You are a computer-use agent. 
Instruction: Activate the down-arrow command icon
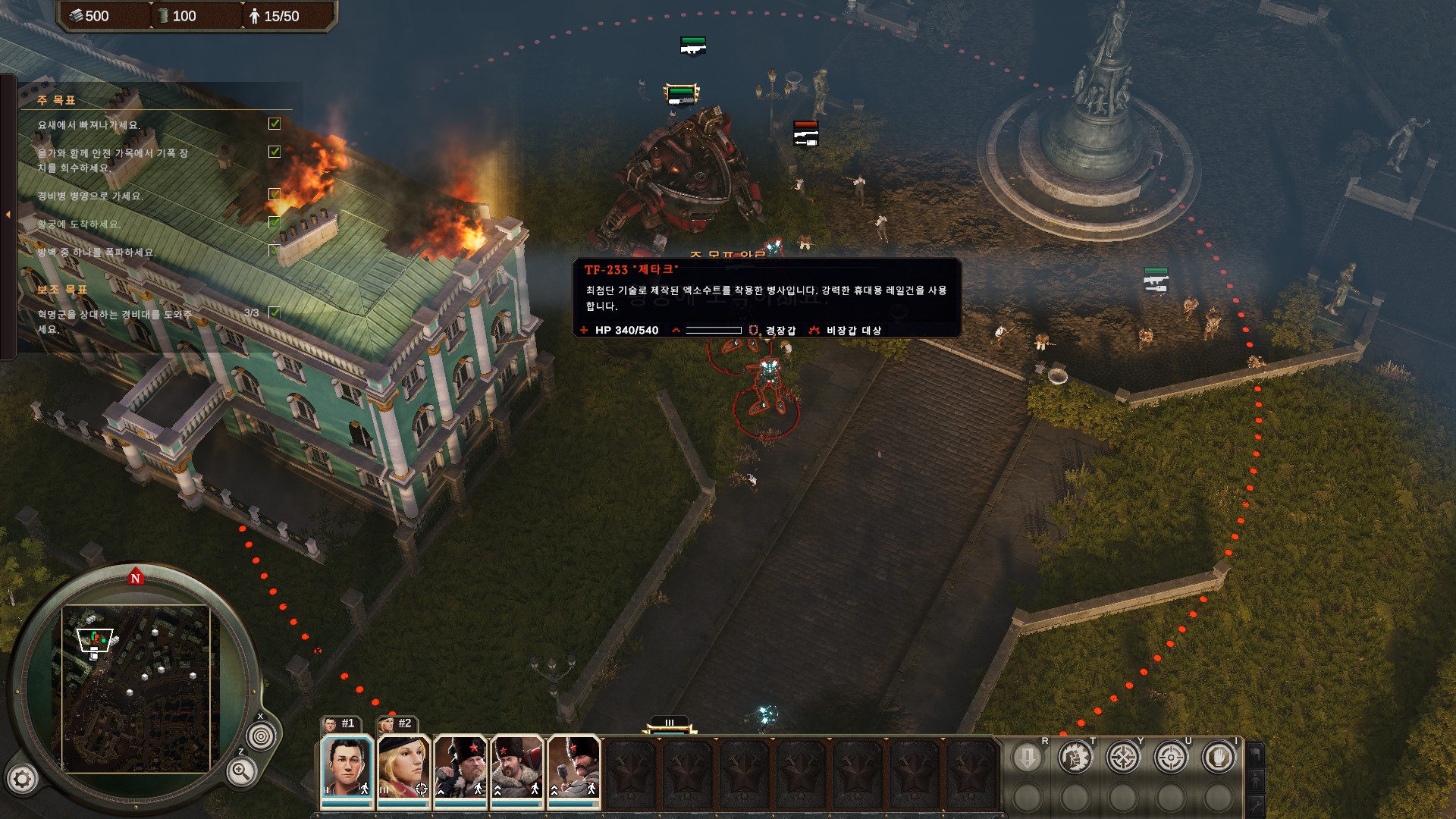pyautogui.click(x=1027, y=757)
